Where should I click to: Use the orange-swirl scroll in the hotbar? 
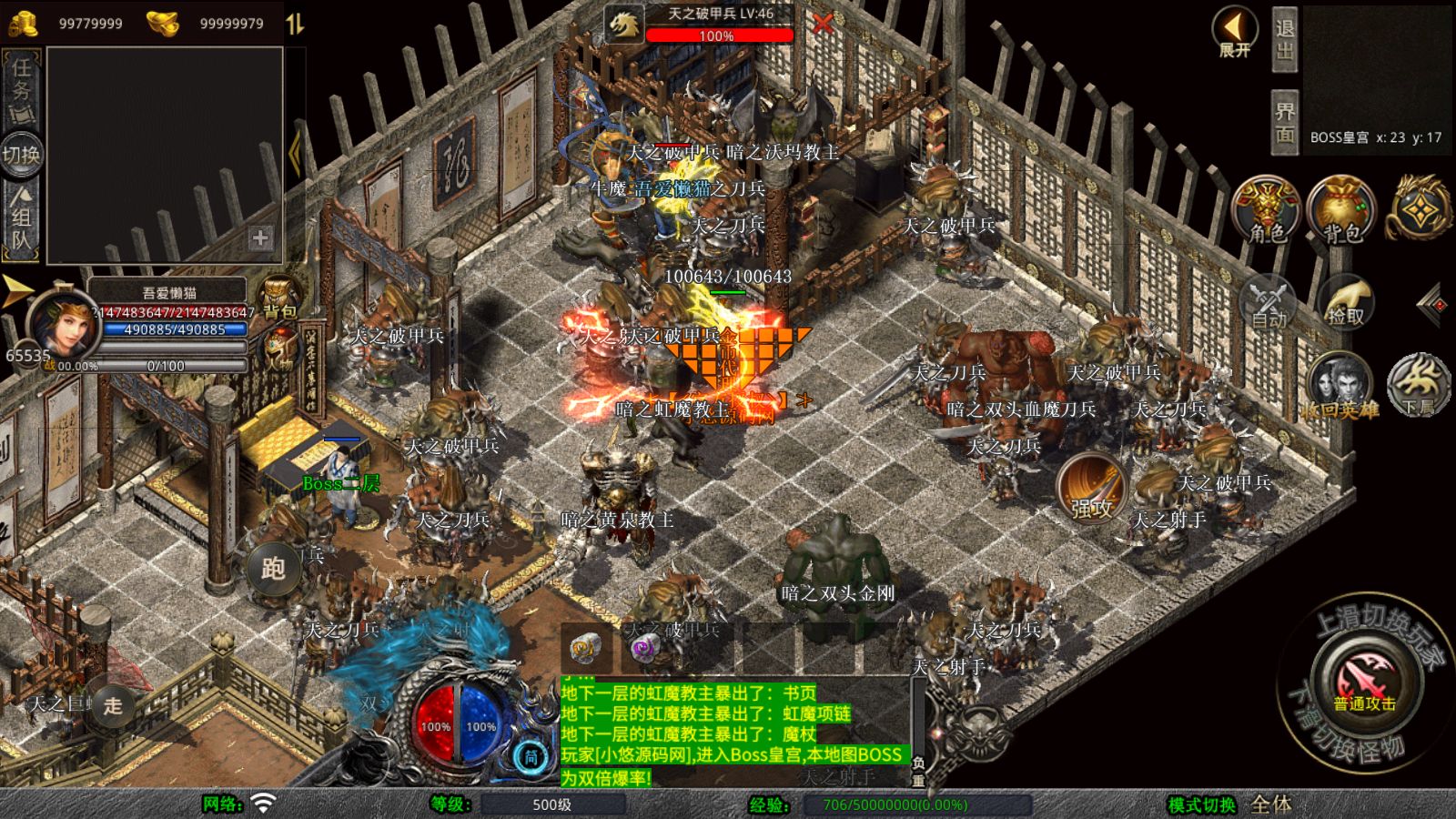coord(585,649)
